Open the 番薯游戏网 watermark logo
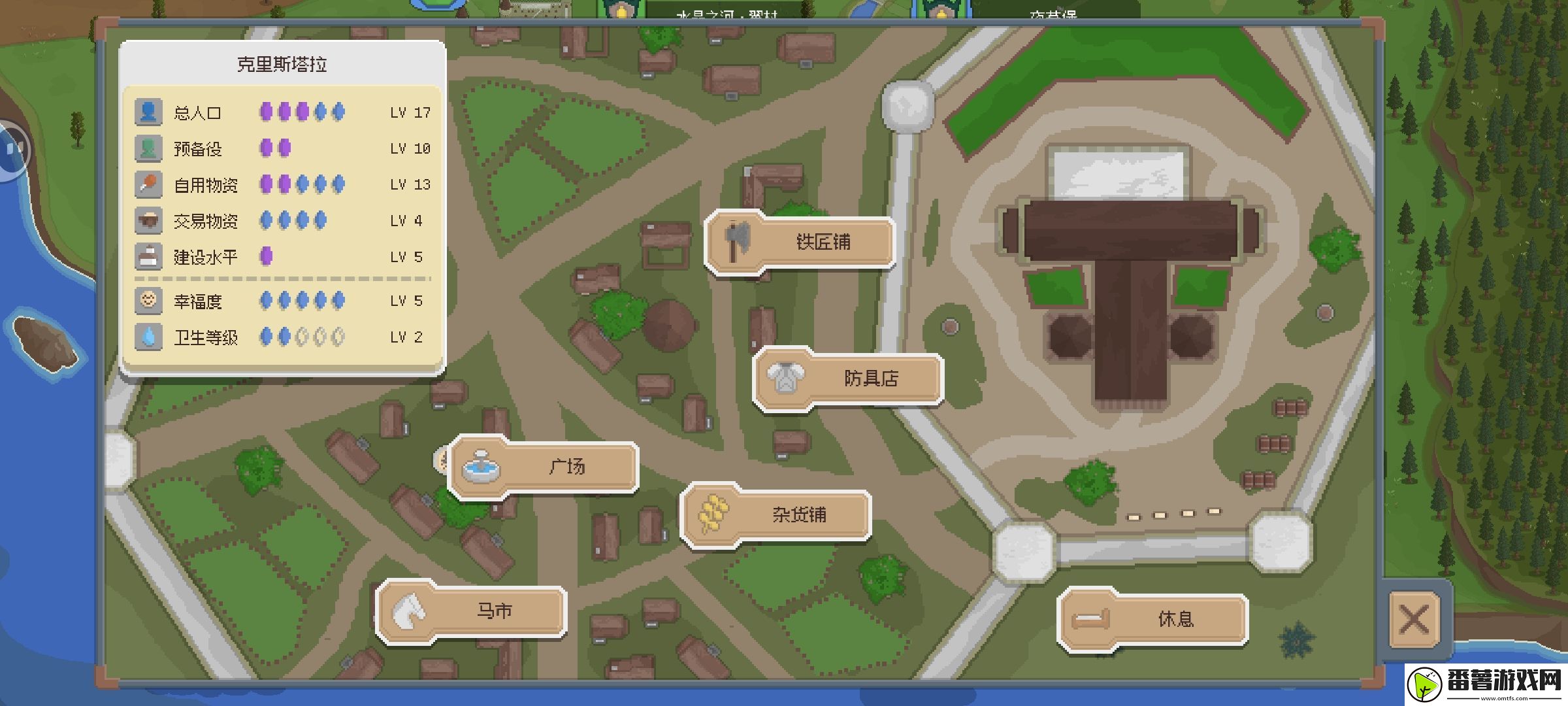1568x706 pixels. click(1486, 684)
